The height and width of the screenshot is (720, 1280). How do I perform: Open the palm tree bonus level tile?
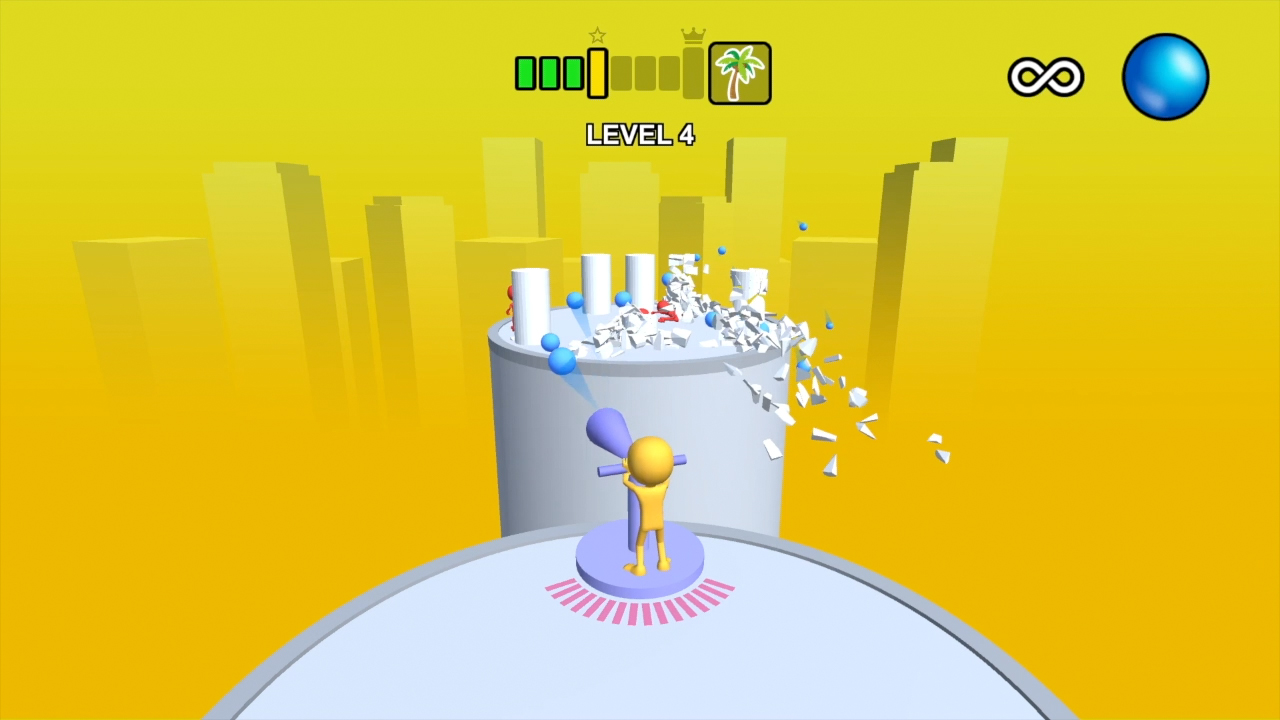[740, 72]
